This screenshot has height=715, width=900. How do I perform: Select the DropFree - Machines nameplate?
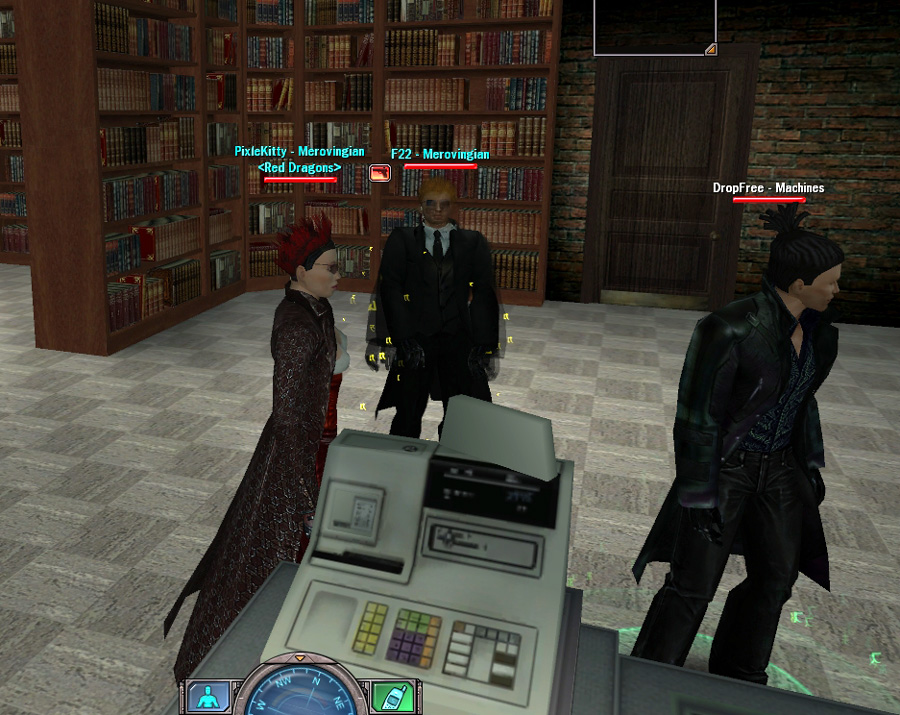click(x=768, y=188)
